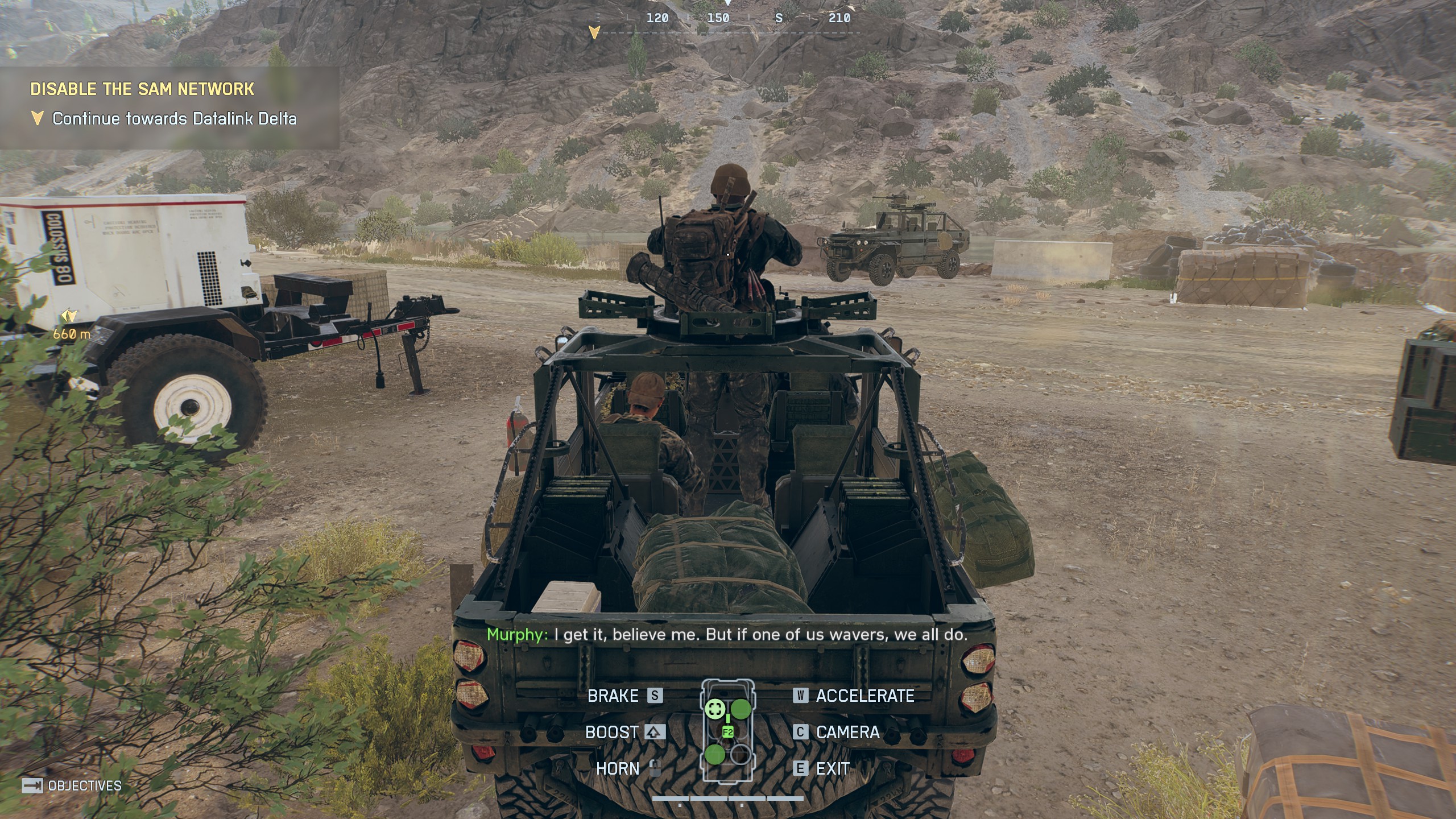
Task: Click the empty rear right seat outline
Action: pyautogui.click(x=741, y=755)
